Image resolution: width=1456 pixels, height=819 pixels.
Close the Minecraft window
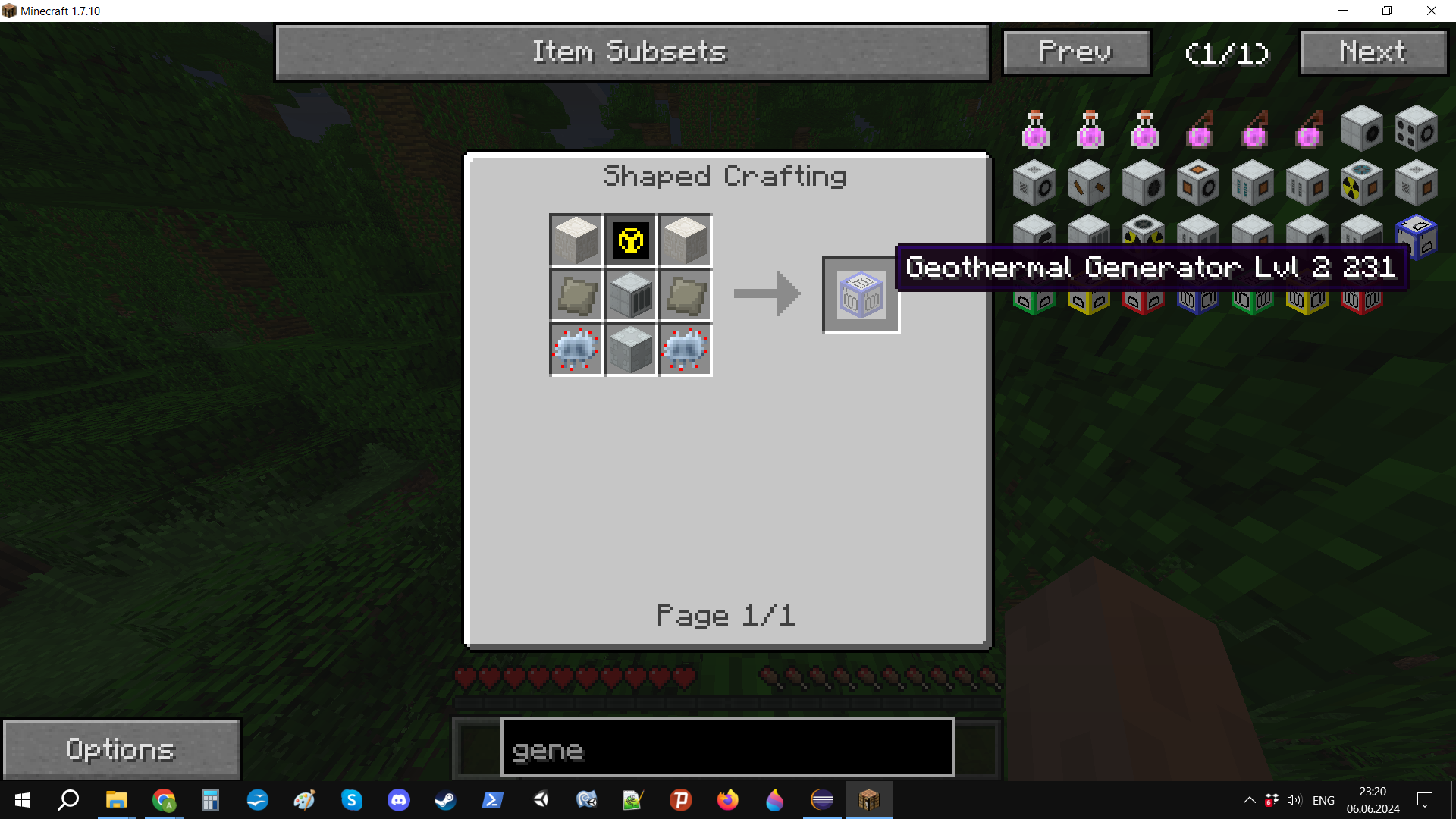click(x=1431, y=11)
